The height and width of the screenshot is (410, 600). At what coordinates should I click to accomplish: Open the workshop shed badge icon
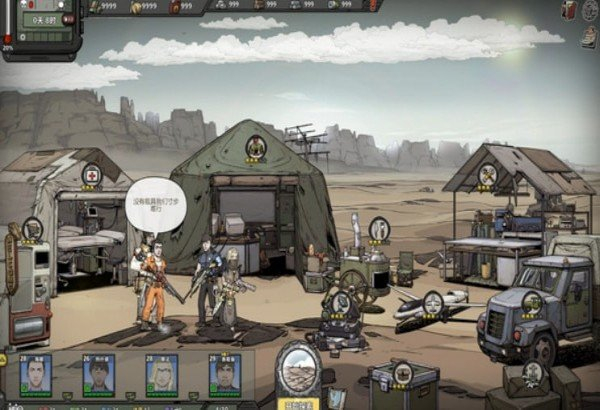[488, 175]
